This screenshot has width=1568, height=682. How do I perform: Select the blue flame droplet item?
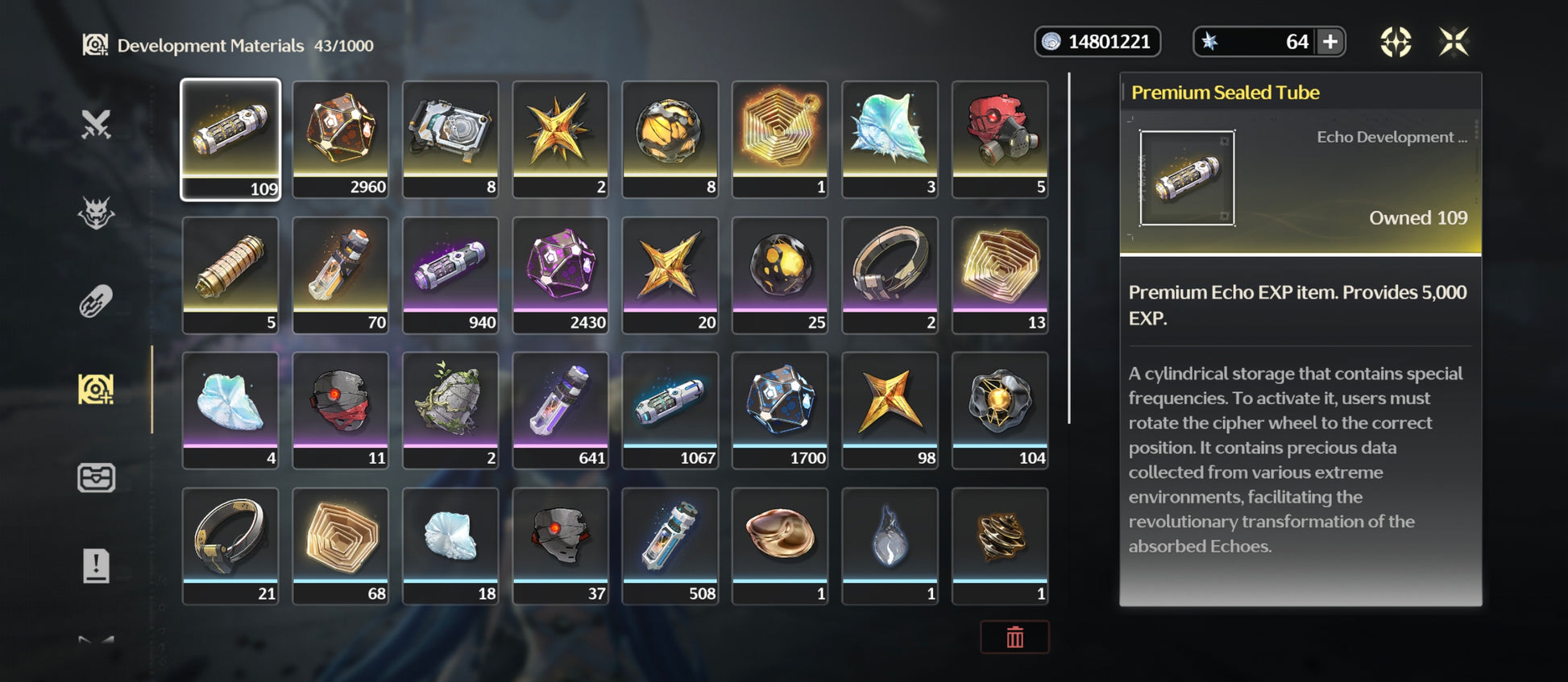pos(890,545)
